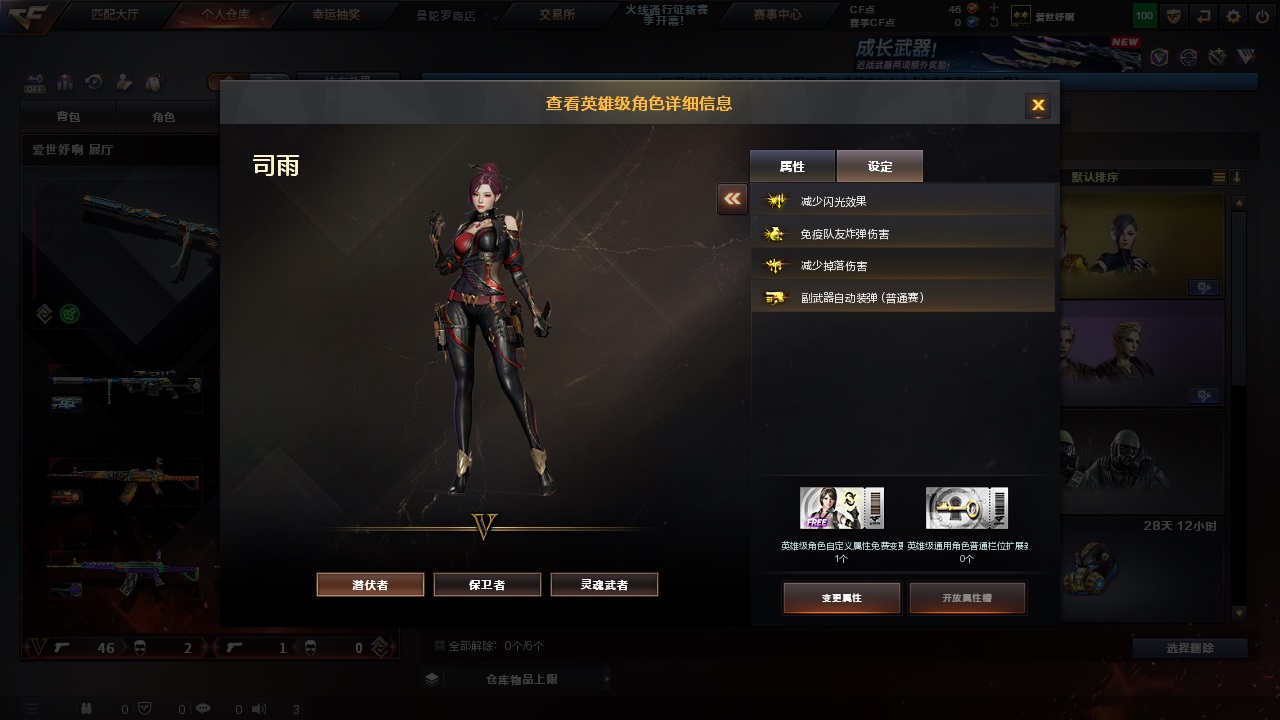Click the 变更属性 button
The image size is (1280, 720).
[x=841, y=598]
